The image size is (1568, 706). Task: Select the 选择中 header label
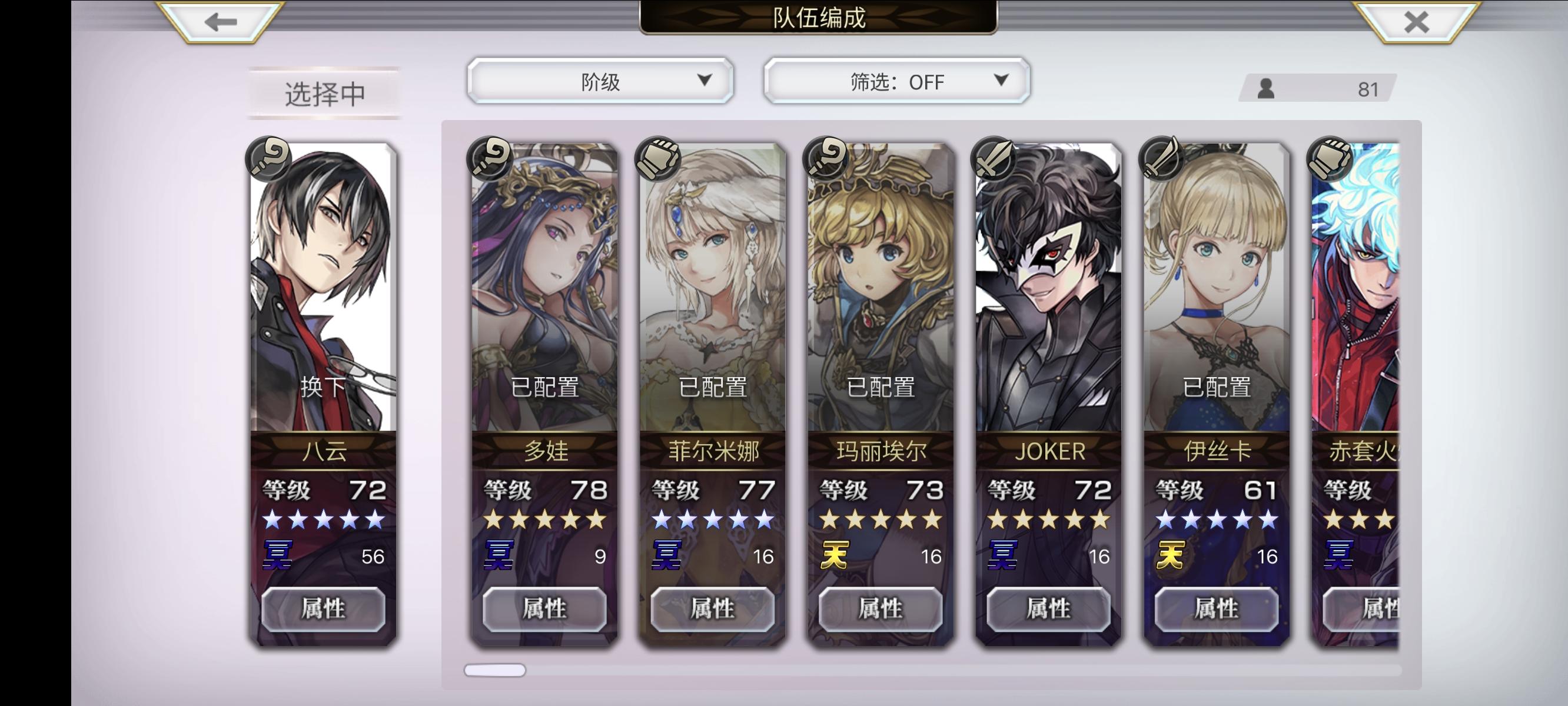click(x=325, y=92)
